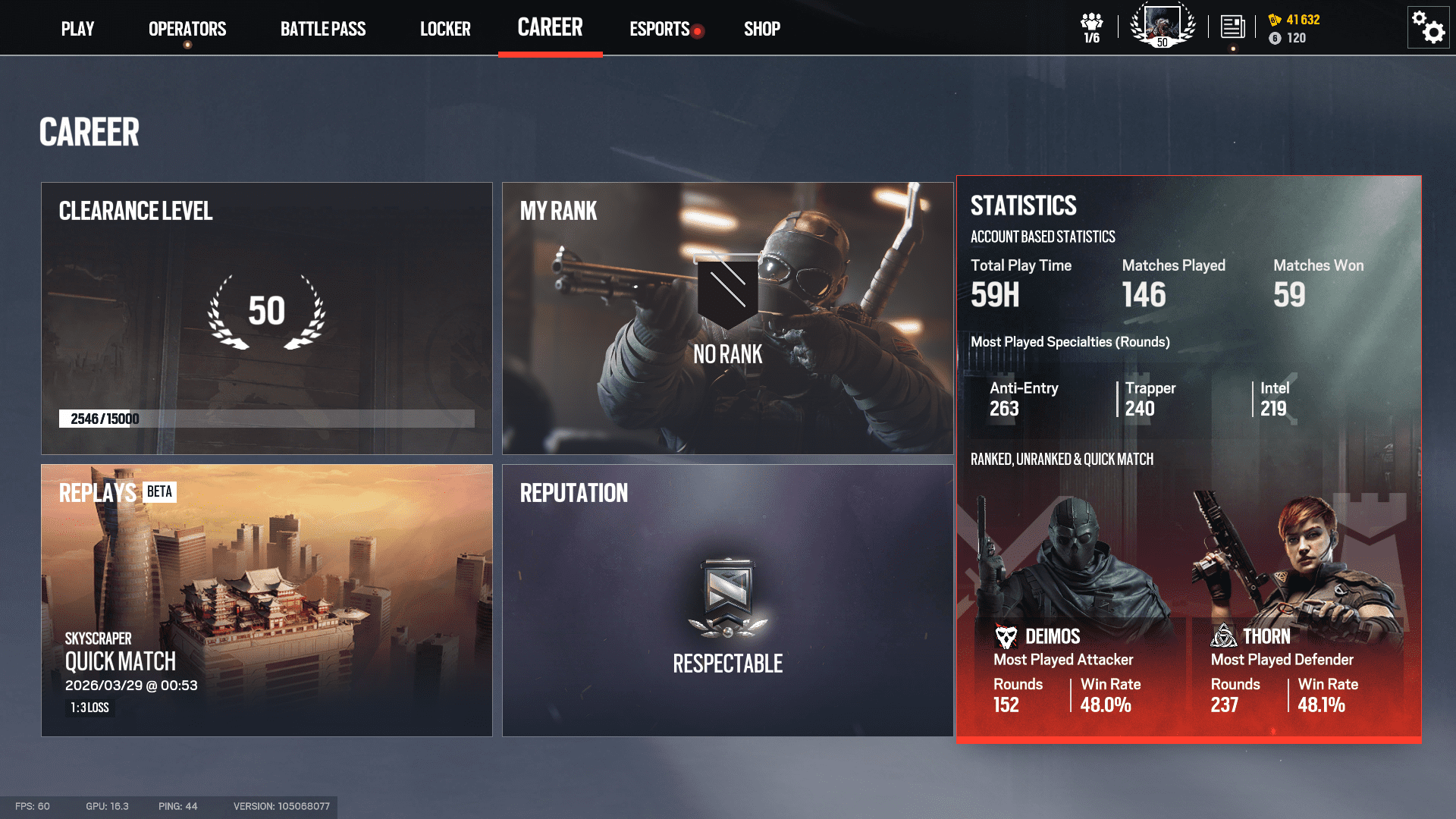Open the Settings gear menu
Screen dimensions: 1456x819
point(1428,27)
